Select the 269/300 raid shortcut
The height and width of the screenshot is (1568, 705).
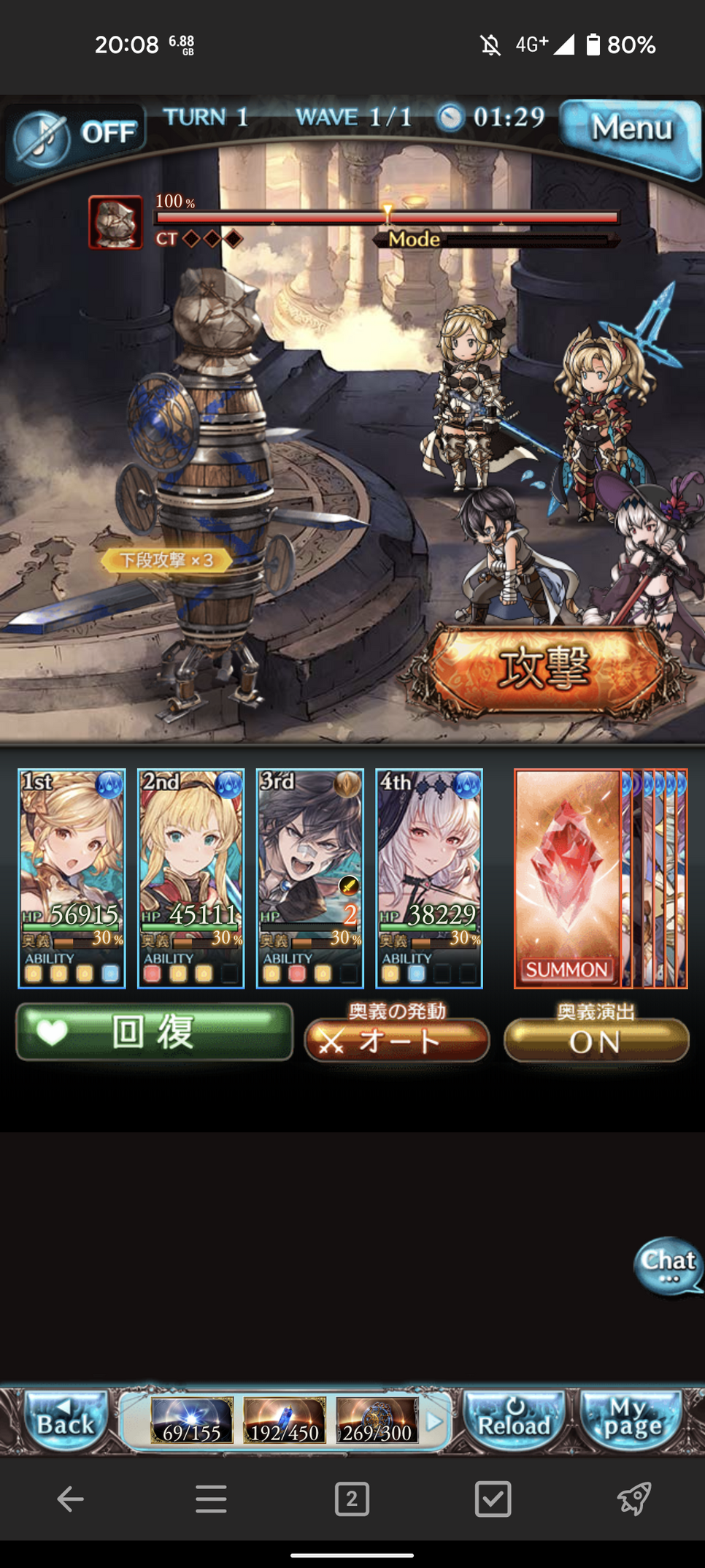377,1421
